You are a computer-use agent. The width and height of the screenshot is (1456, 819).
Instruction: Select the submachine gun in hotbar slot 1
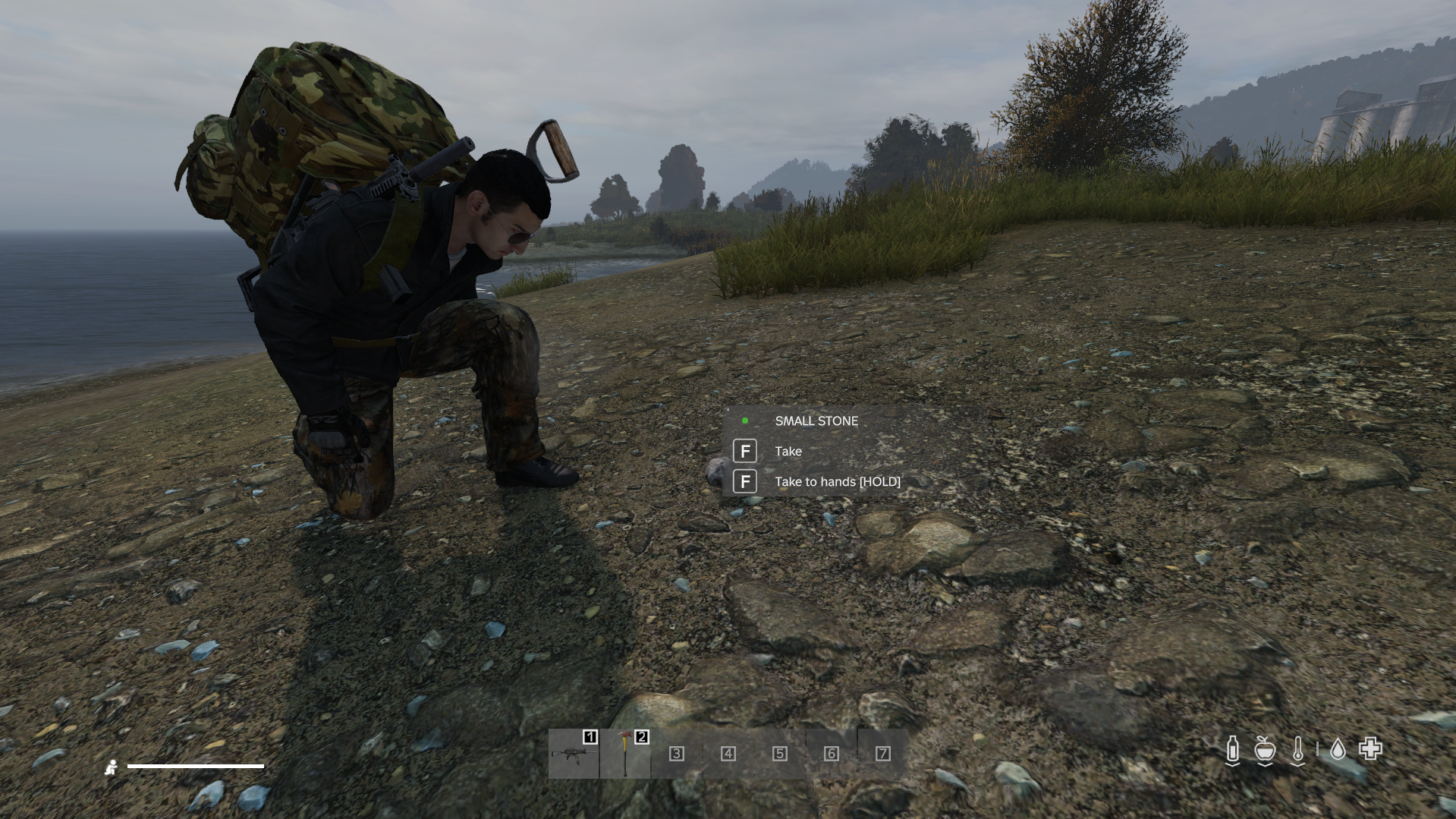pos(574,753)
